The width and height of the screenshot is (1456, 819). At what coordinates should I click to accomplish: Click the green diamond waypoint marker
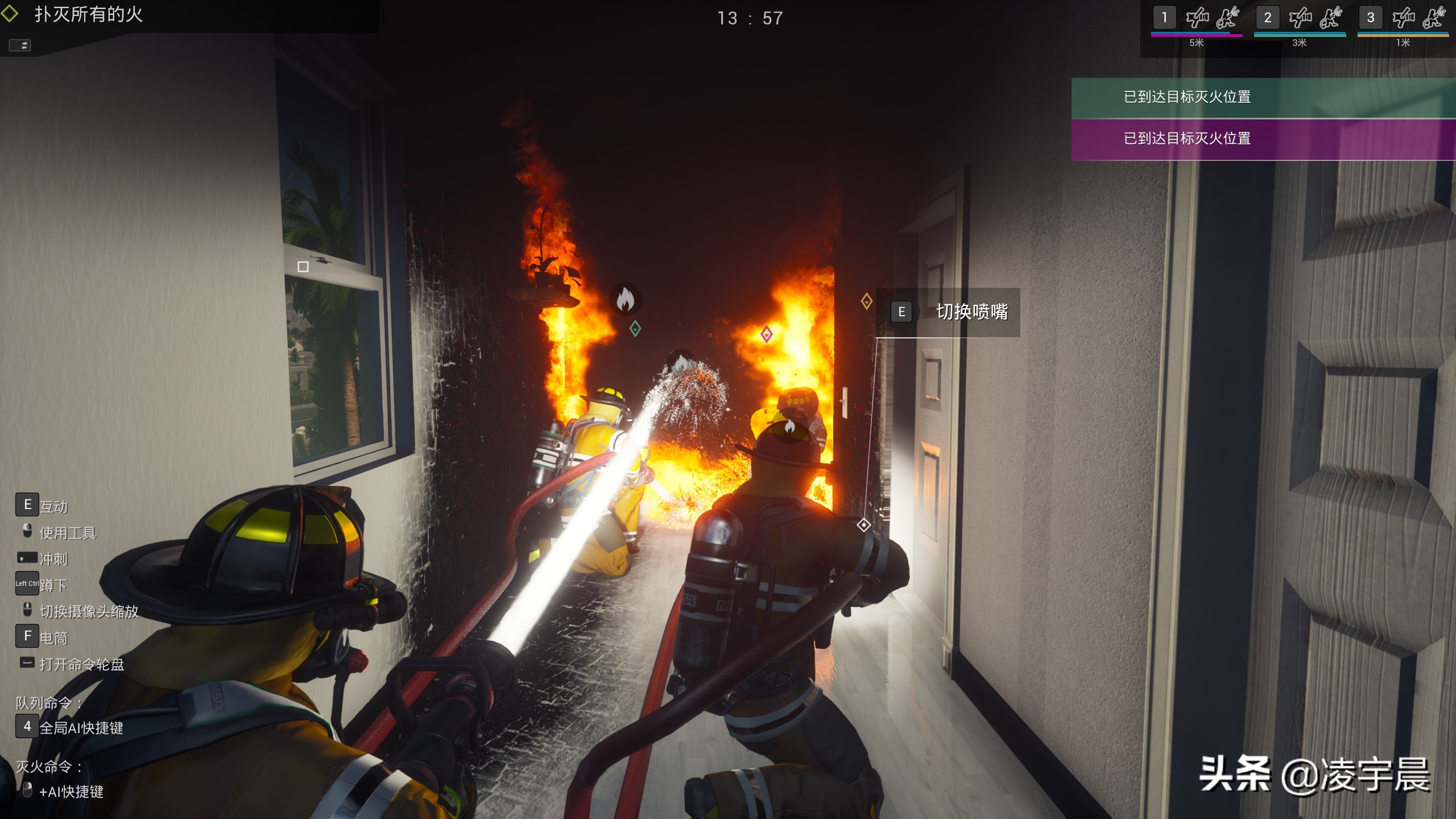pos(635,328)
